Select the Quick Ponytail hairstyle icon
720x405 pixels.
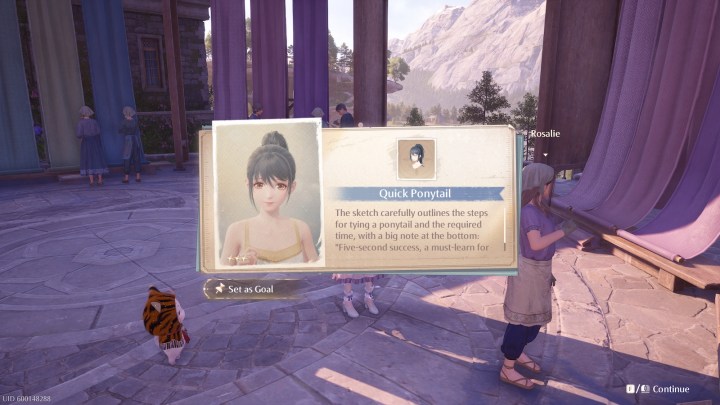tap(416, 158)
